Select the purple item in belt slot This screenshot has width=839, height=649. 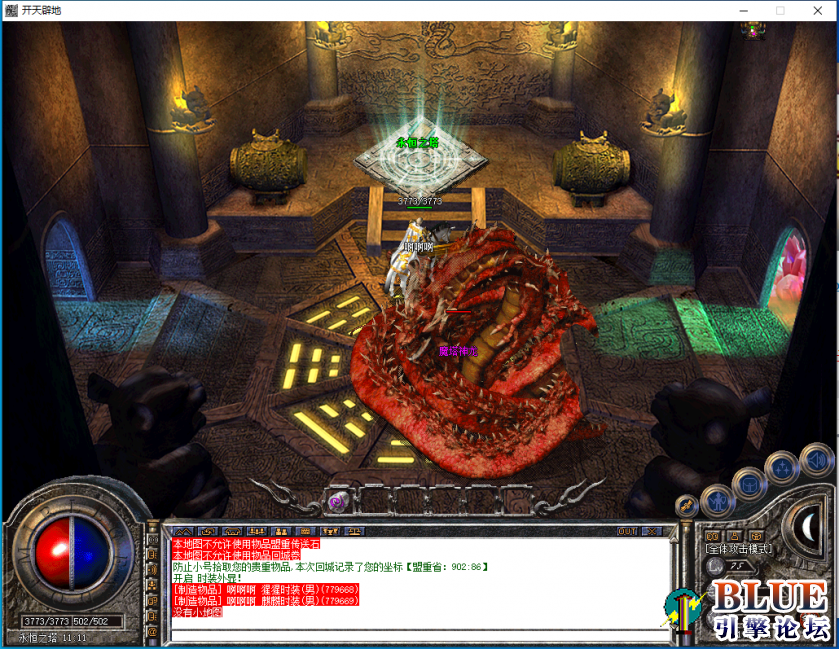click(x=338, y=500)
